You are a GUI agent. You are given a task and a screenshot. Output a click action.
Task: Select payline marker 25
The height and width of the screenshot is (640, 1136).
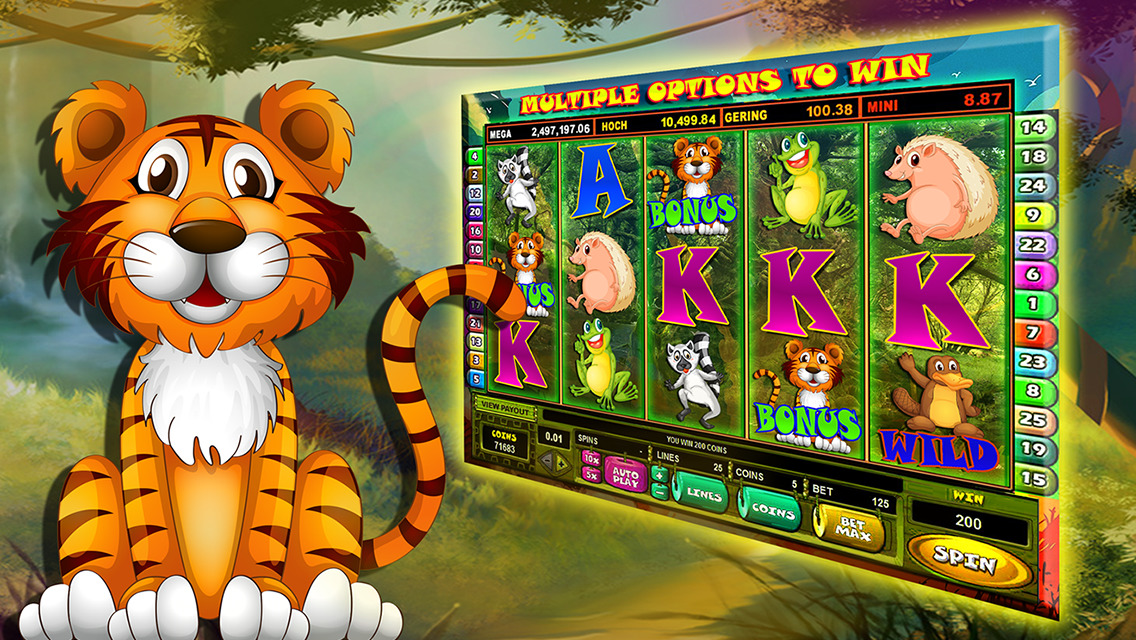[x=1034, y=420]
